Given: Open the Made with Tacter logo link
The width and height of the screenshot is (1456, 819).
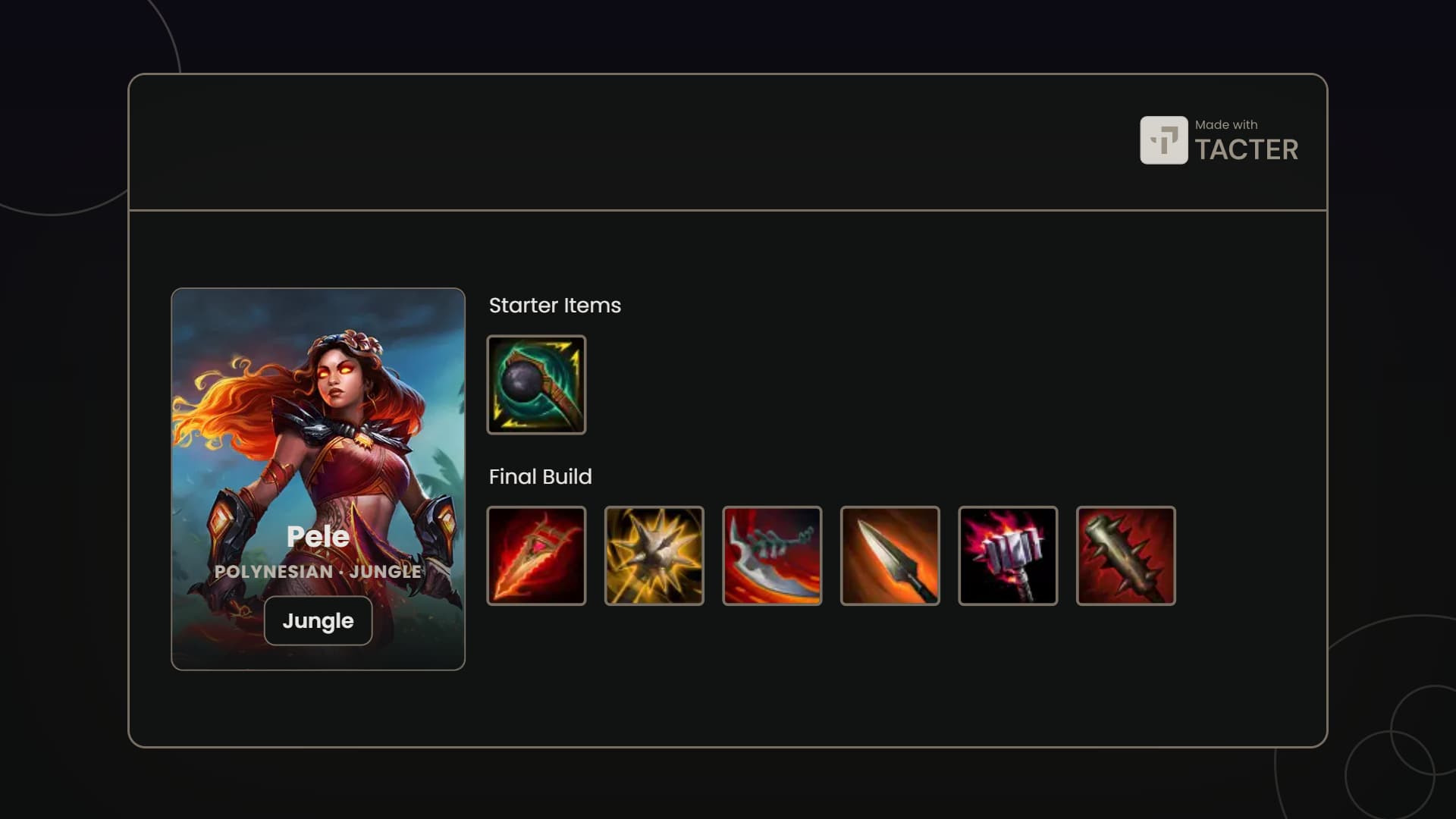Looking at the screenshot, I should (1219, 140).
